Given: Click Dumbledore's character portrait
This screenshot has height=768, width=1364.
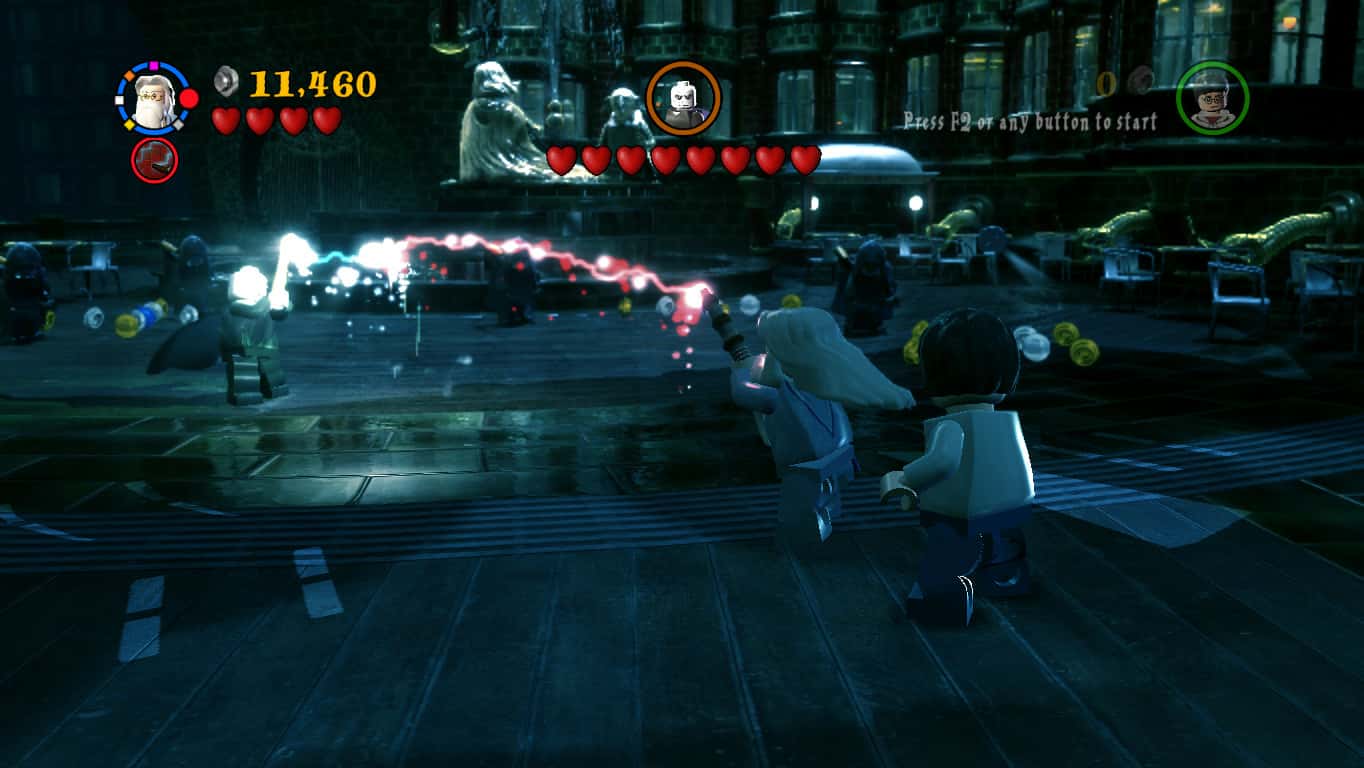Looking at the screenshot, I should 153,101.
